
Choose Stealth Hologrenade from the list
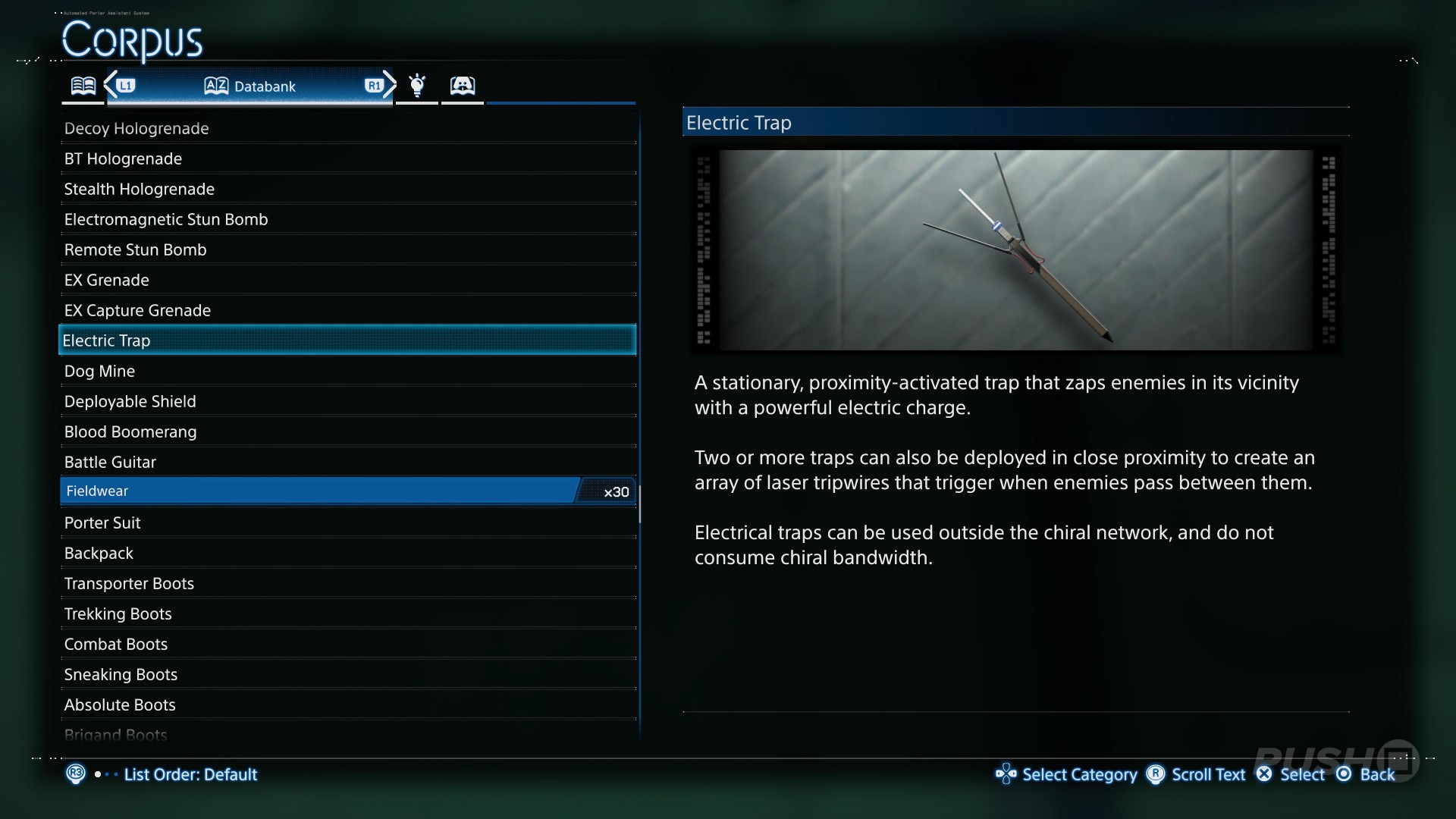click(x=140, y=189)
